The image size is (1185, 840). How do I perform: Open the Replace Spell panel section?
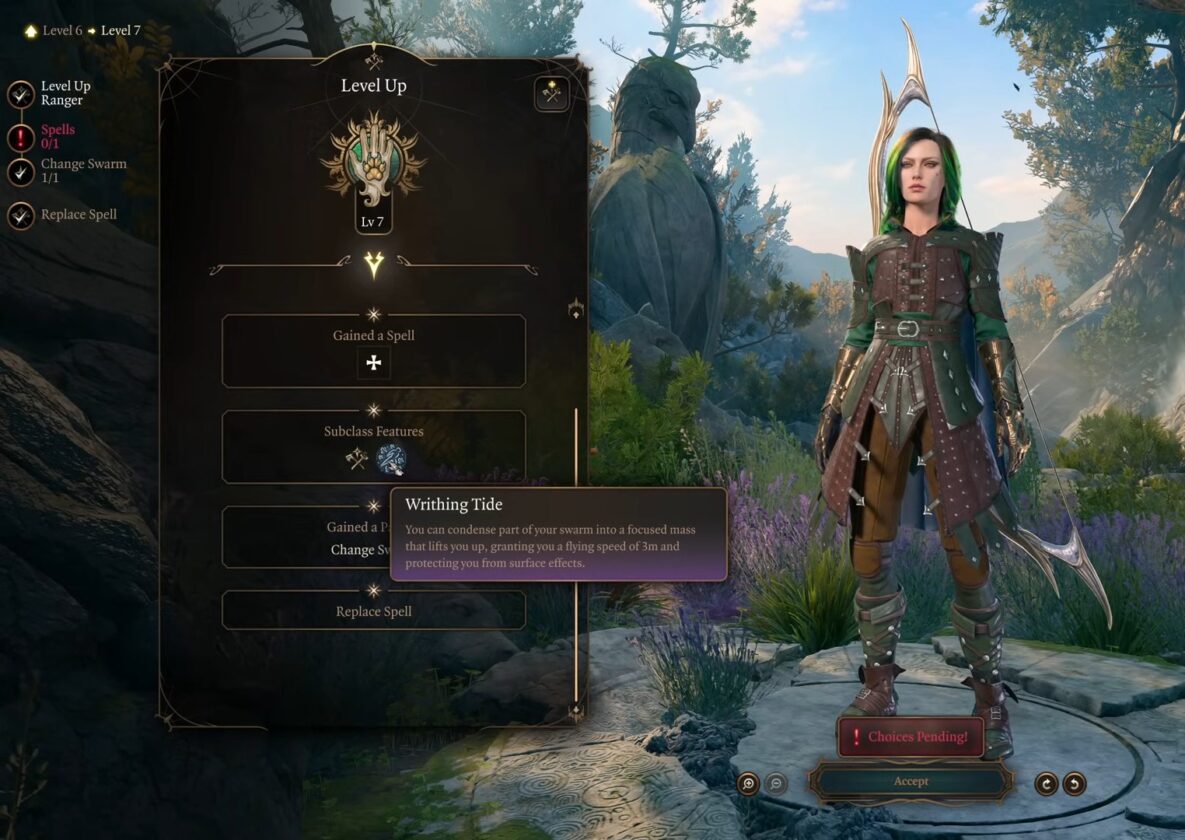point(374,611)
